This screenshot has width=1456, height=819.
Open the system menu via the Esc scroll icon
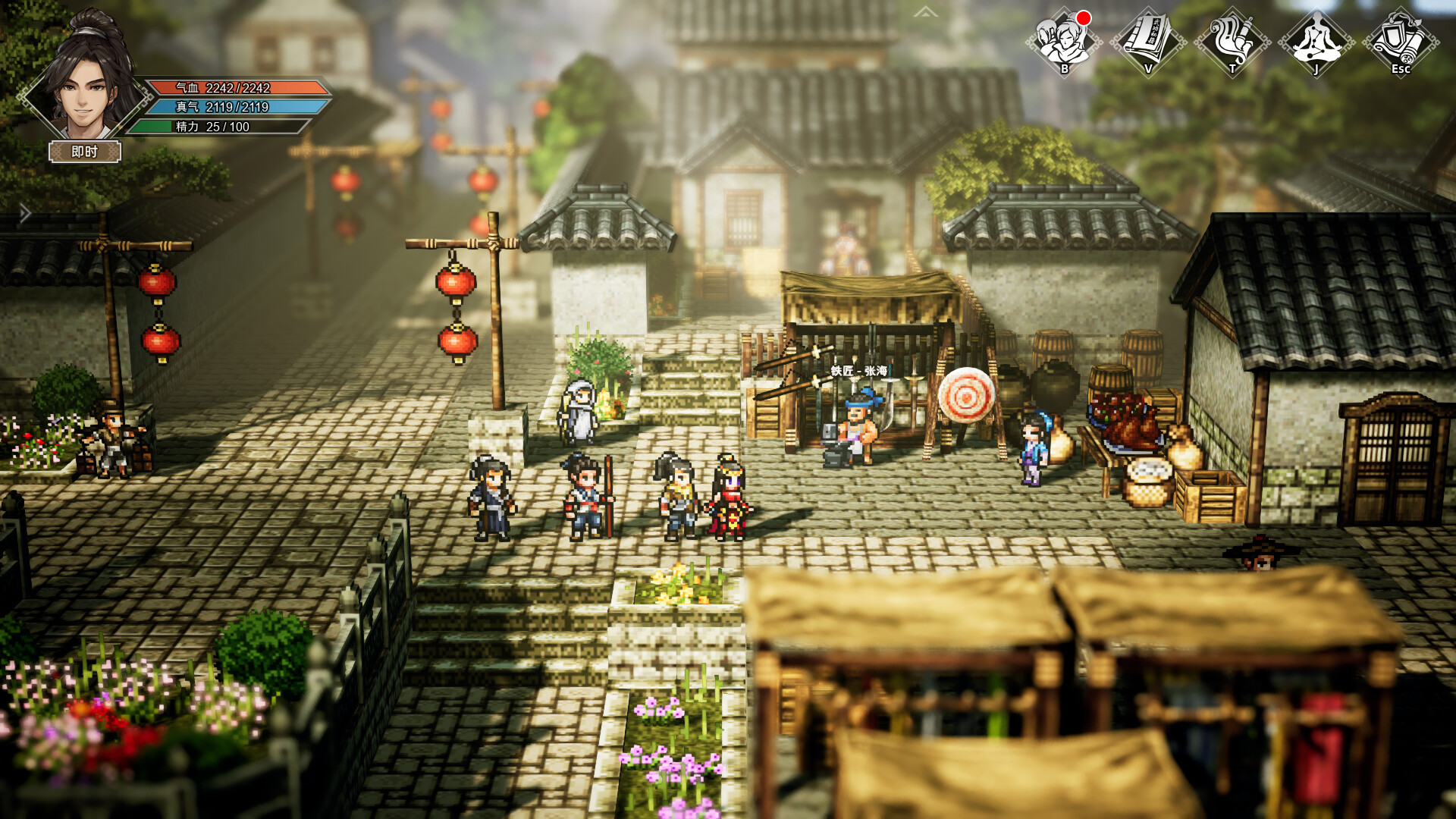point(1401,42)
